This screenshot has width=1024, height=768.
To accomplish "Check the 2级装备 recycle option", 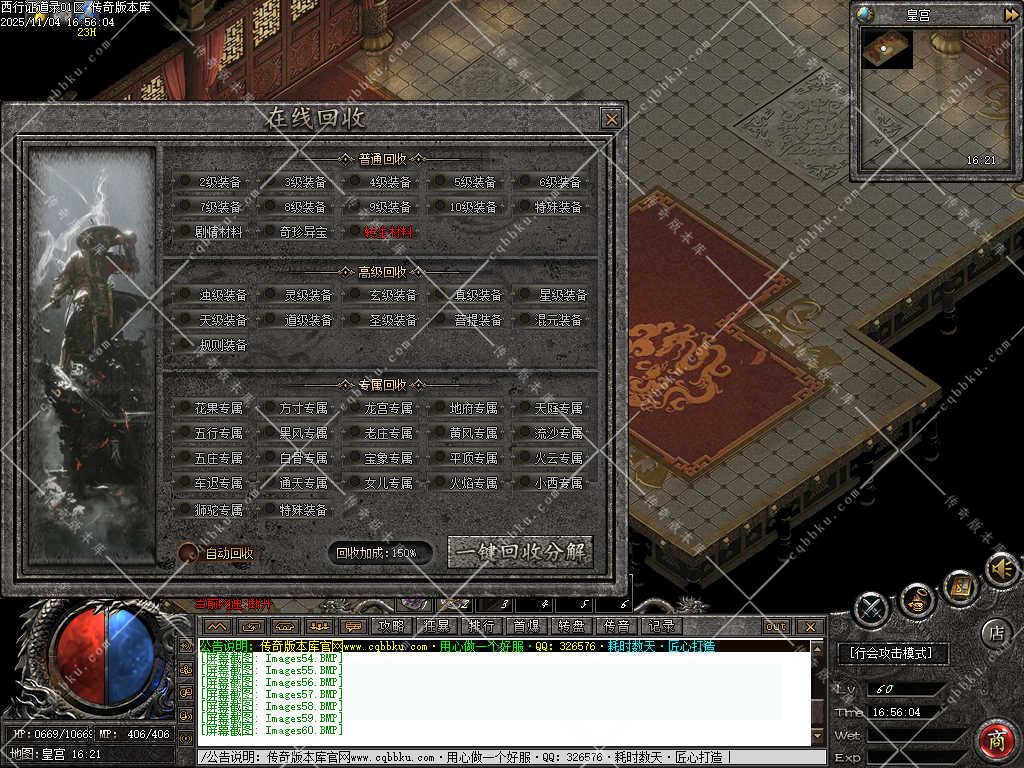I will [x=186, y=182].
